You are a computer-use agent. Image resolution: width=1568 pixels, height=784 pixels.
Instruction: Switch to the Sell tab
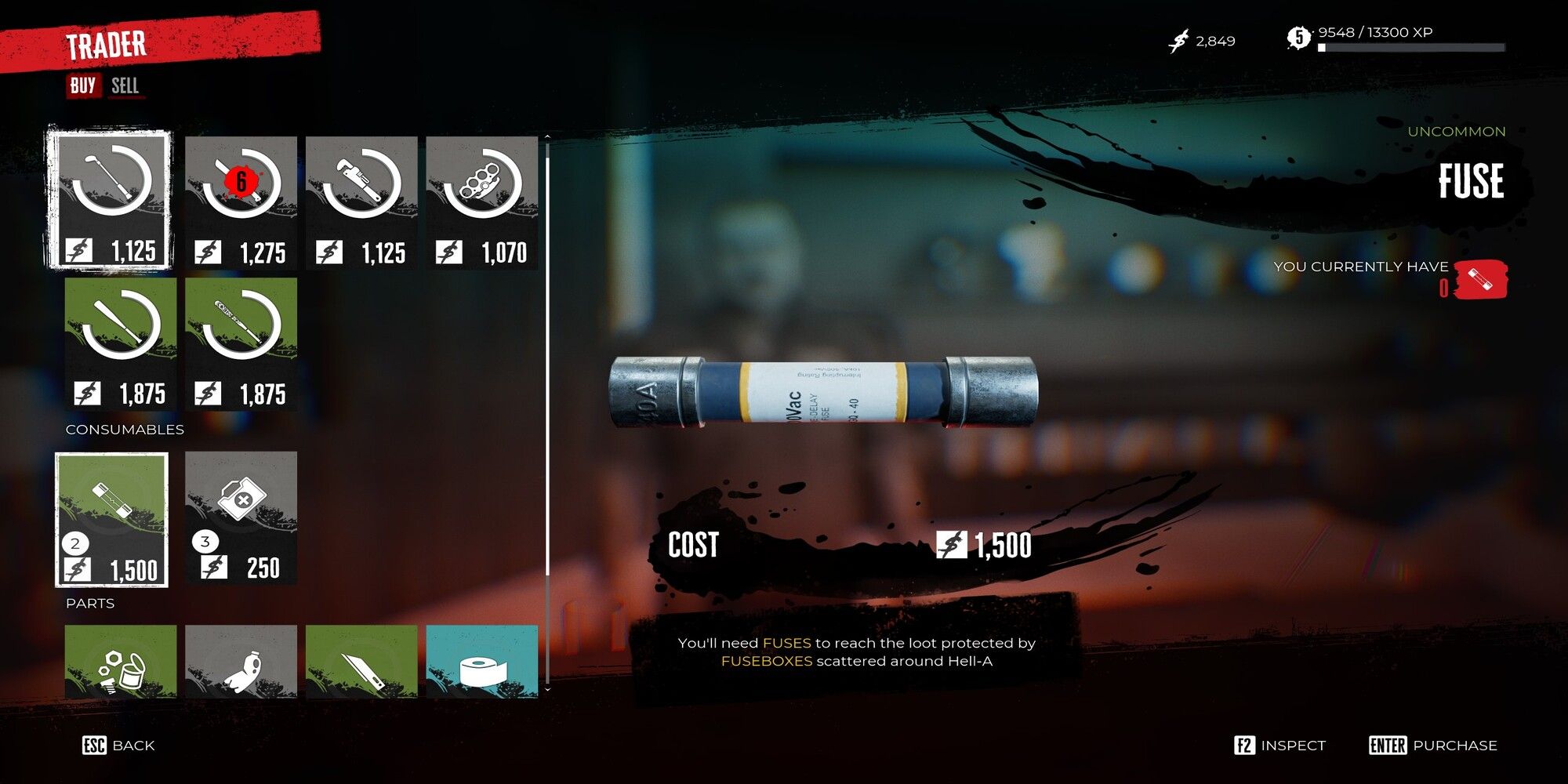click(x=125, y=85)
